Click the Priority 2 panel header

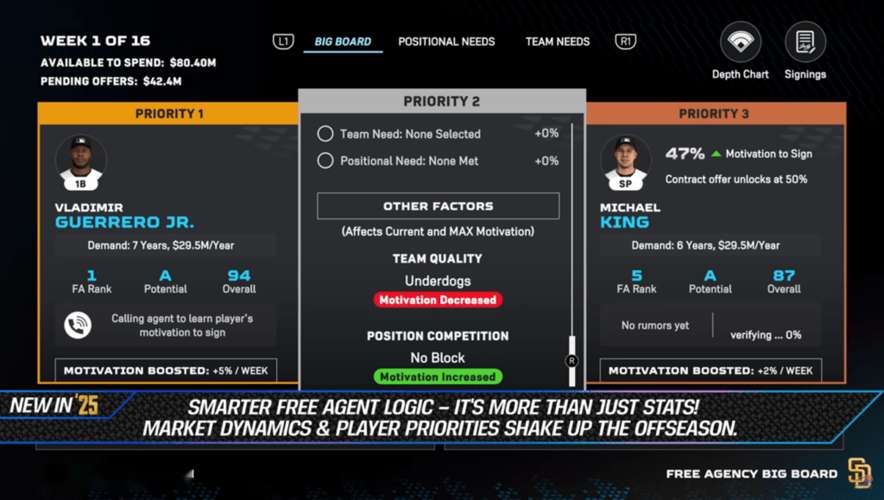441,102
